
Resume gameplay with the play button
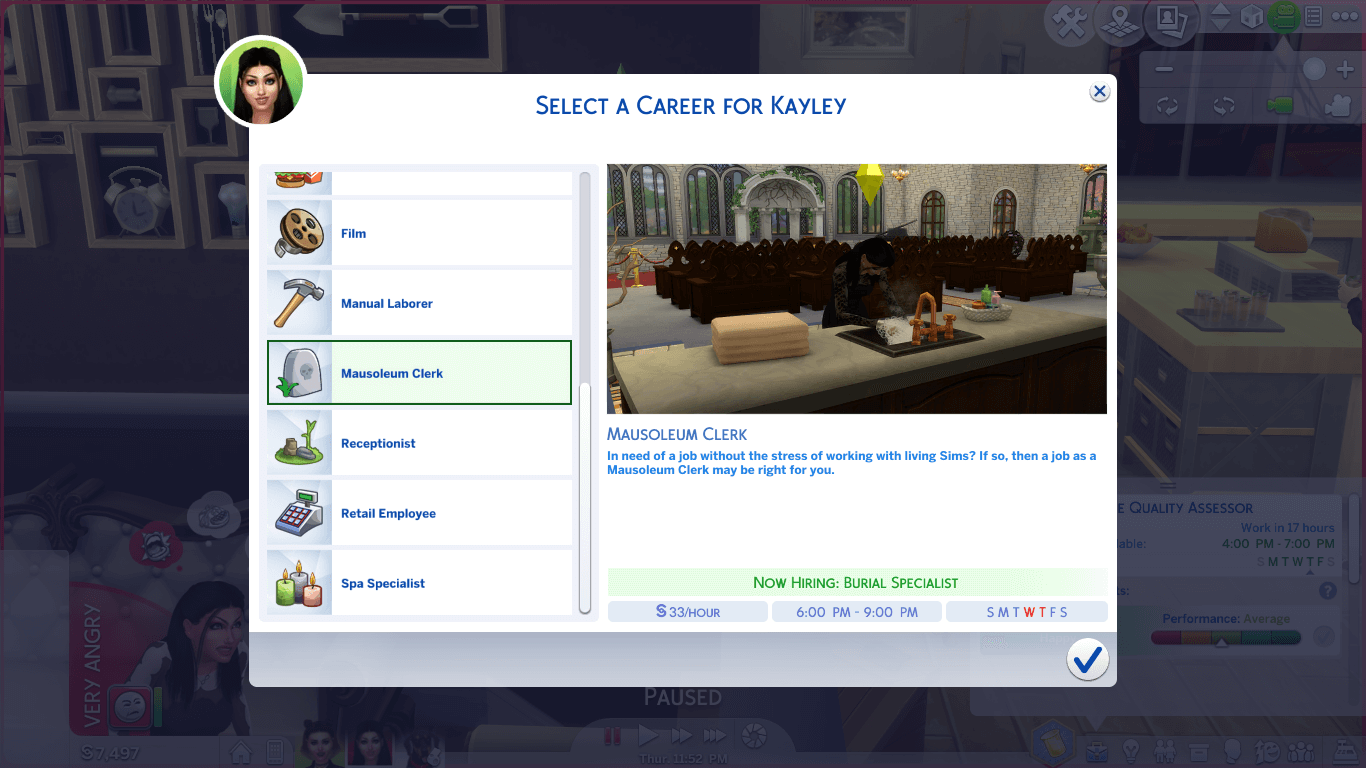coord(647,734)
